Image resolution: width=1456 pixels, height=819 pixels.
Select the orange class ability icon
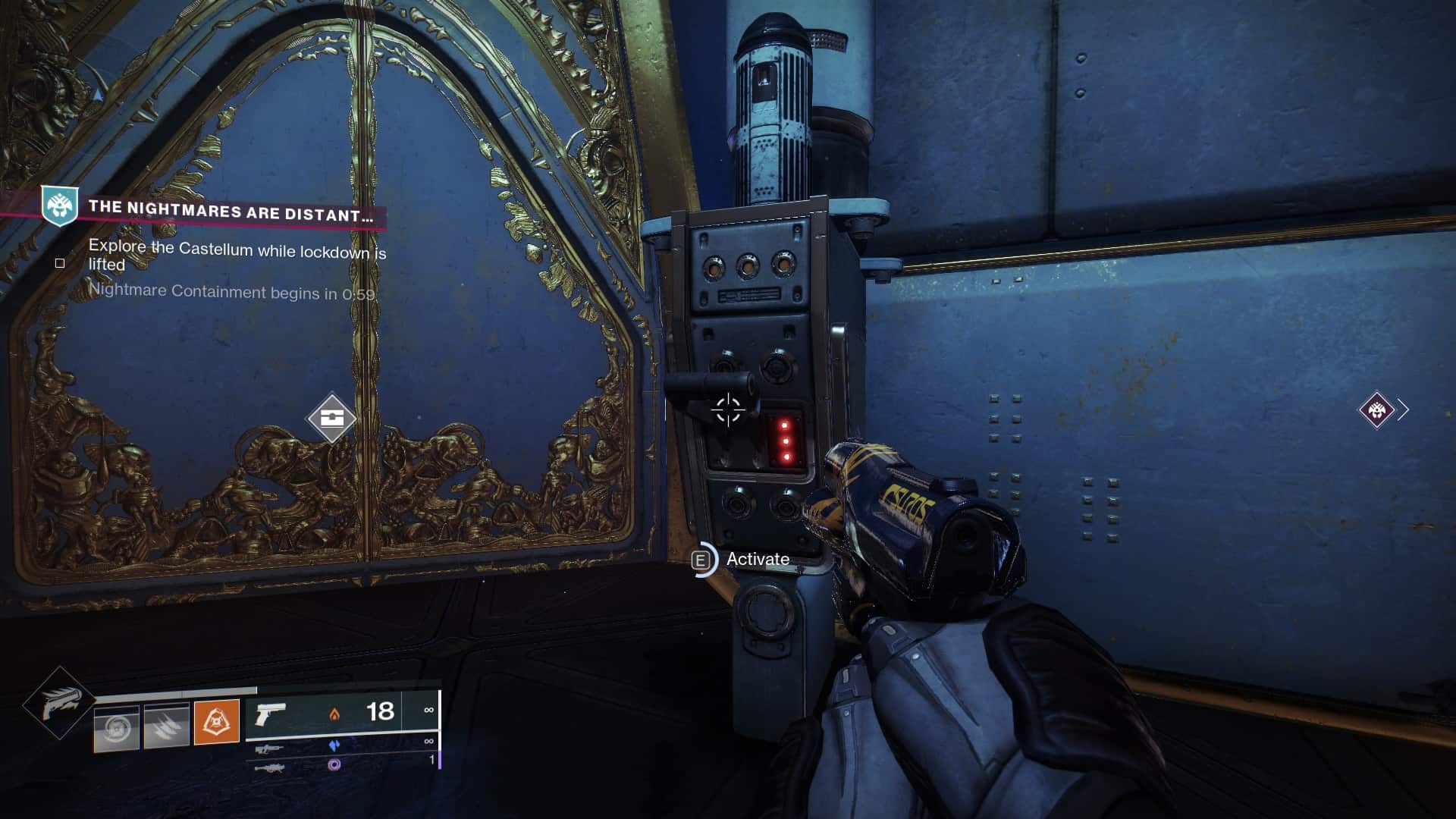pyautogui.click(x=217, y=722)
